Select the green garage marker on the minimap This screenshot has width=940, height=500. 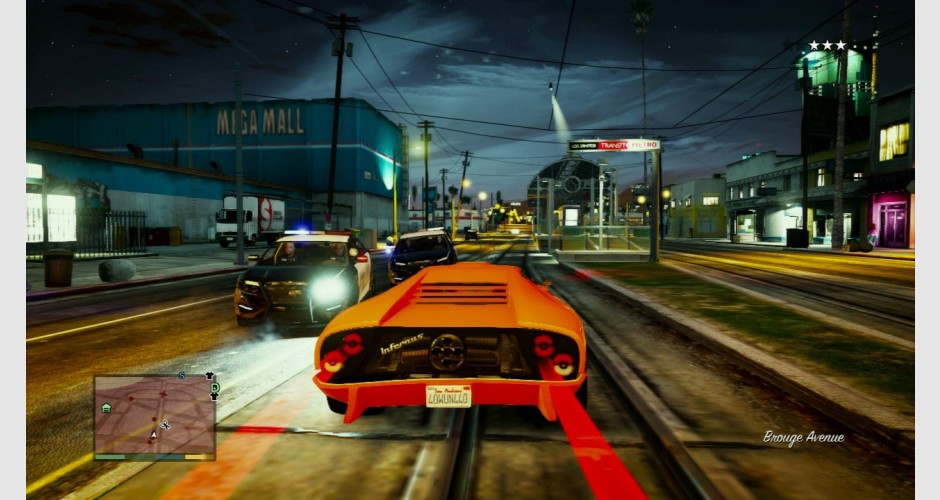tap(106, 408)
